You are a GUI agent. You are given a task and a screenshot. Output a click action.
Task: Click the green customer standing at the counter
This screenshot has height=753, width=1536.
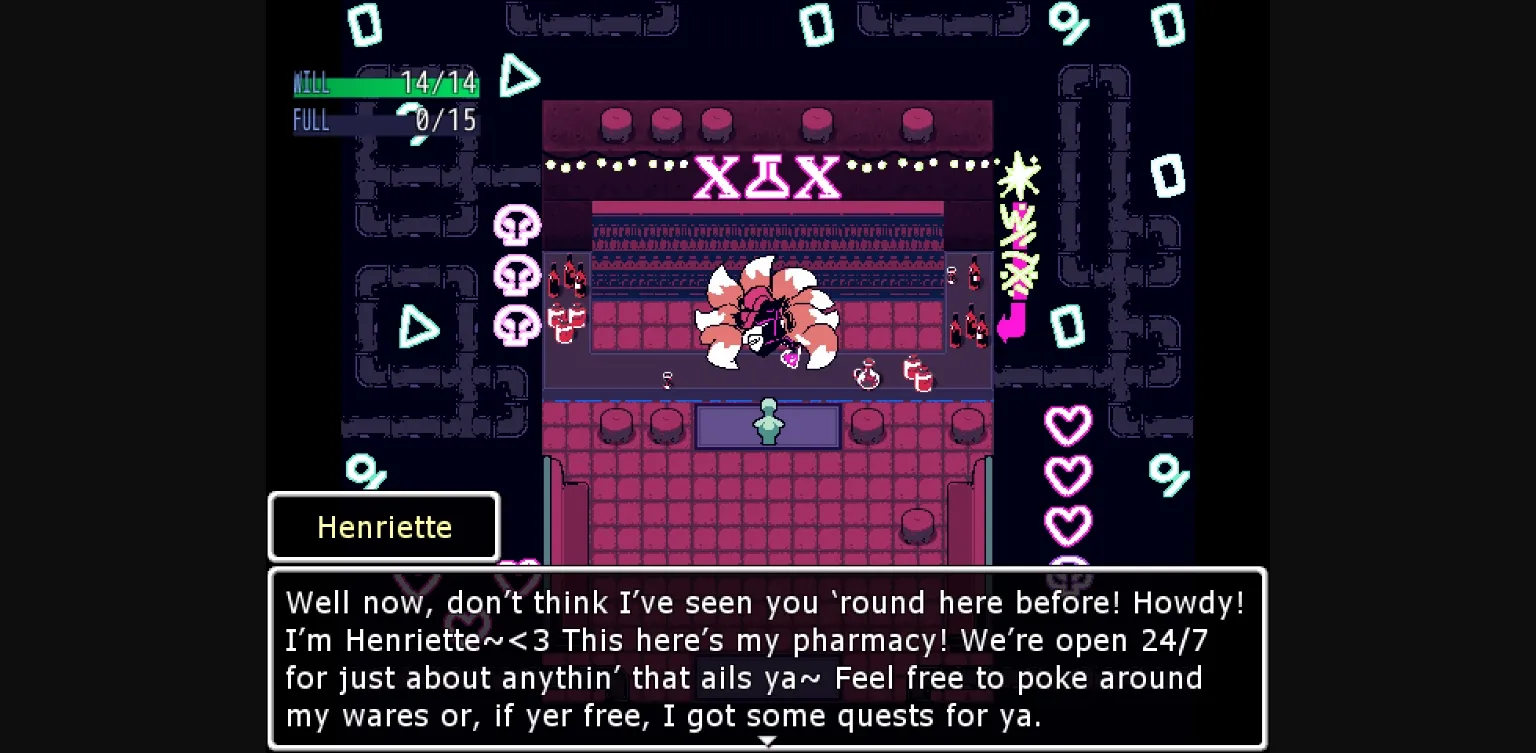point(768,420)
